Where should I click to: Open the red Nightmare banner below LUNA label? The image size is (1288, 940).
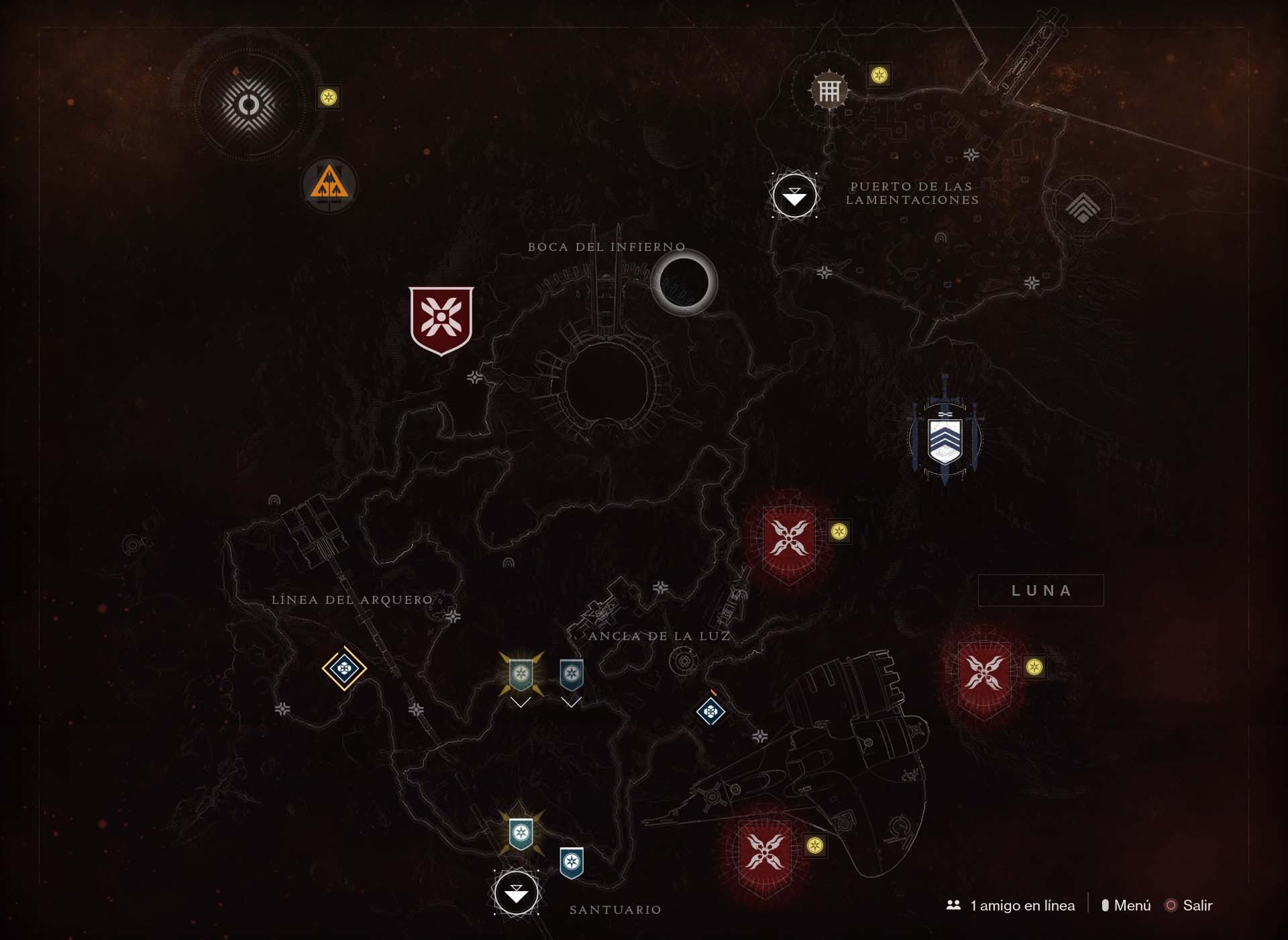pyautogui.click(x=984, y=674)
